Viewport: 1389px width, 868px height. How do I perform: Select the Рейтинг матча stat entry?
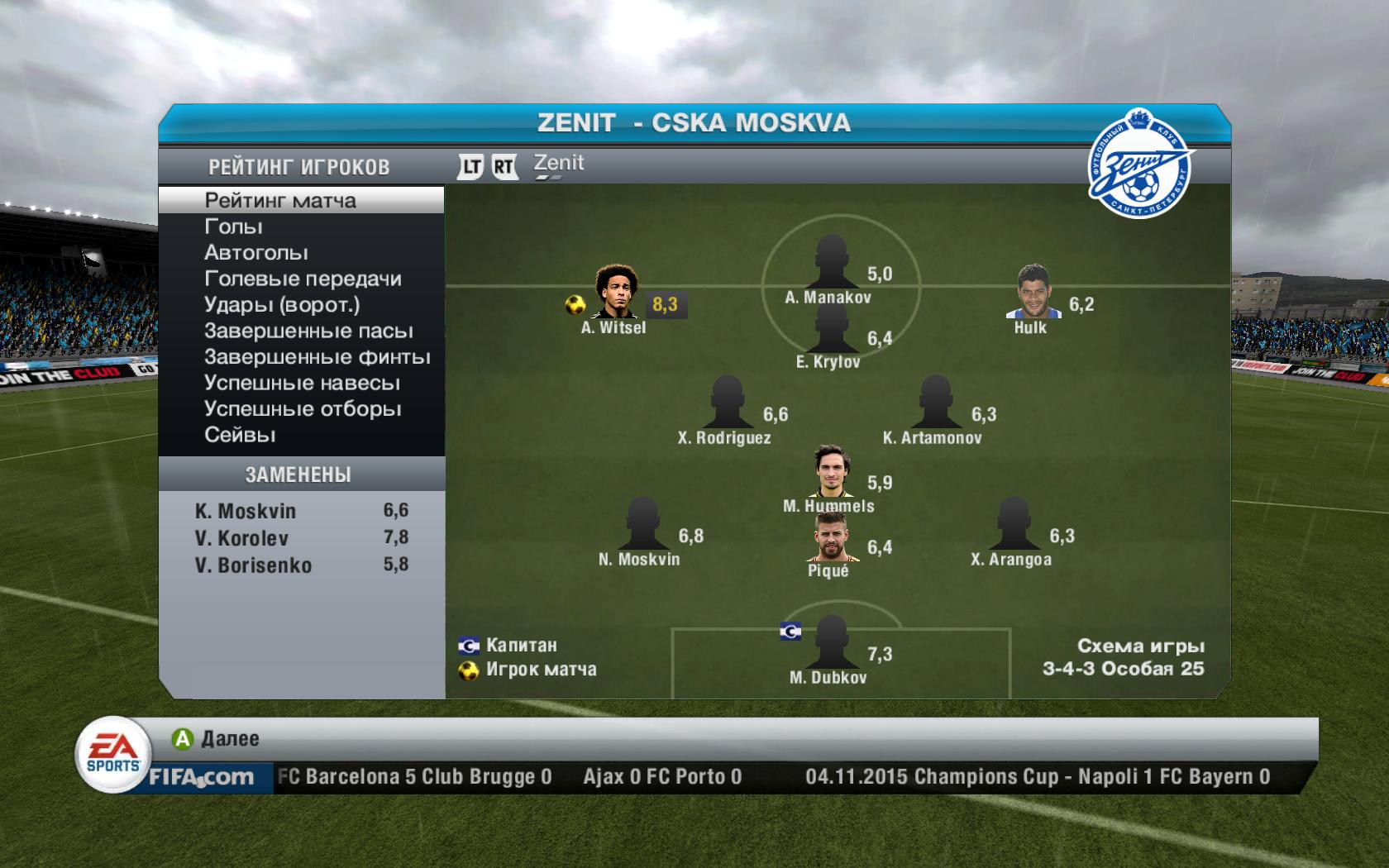[x=280, y=200]
